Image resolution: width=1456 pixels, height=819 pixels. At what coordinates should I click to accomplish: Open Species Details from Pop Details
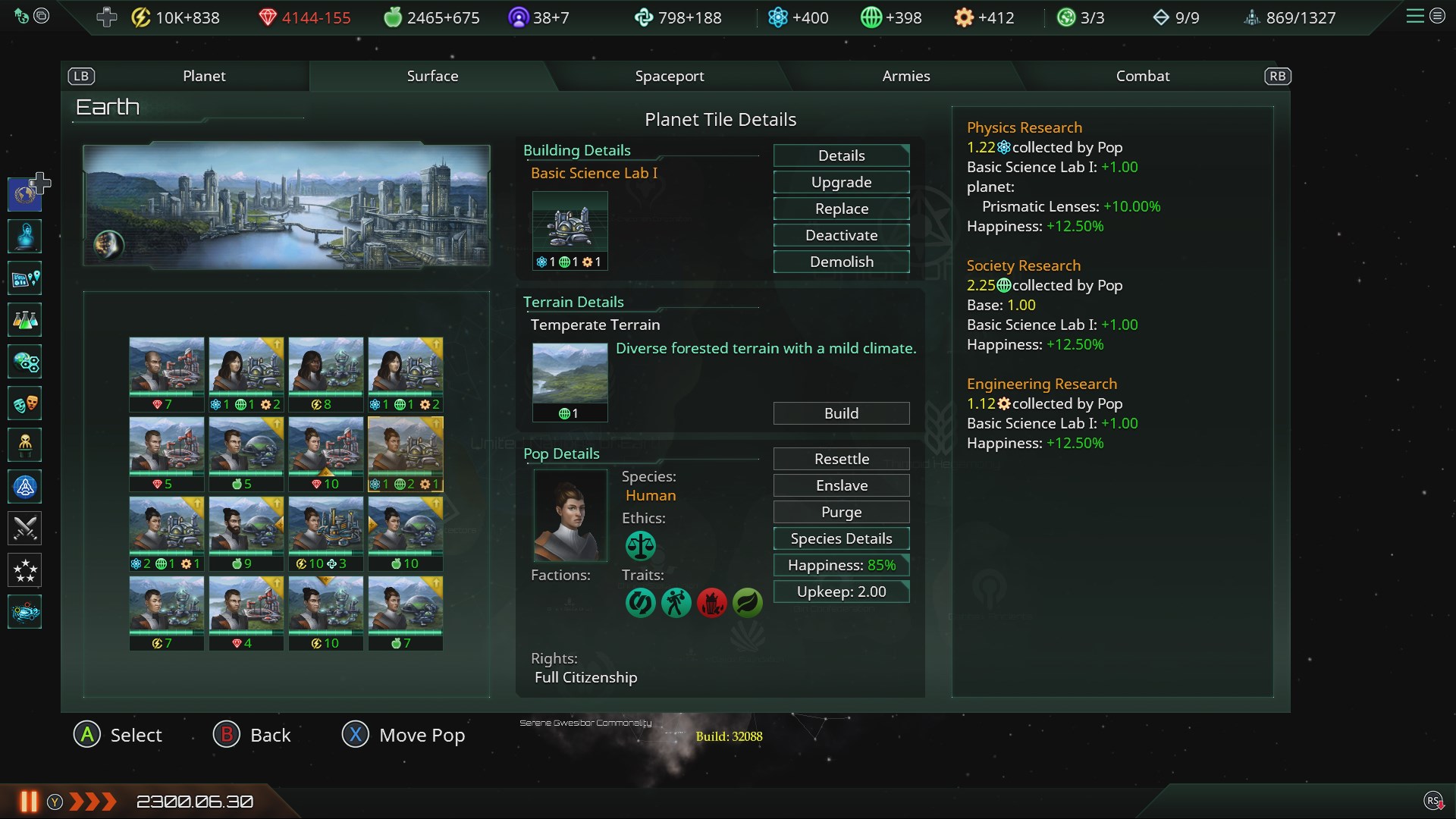tap(840, 538)
